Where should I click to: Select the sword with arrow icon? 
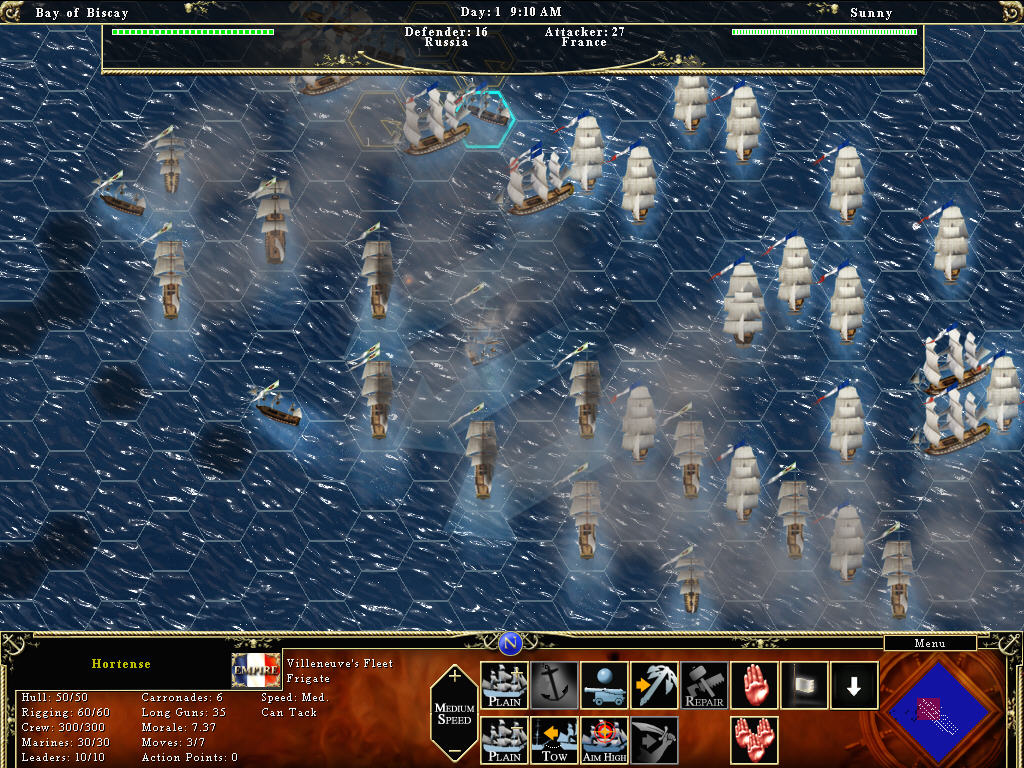(654, 741)
